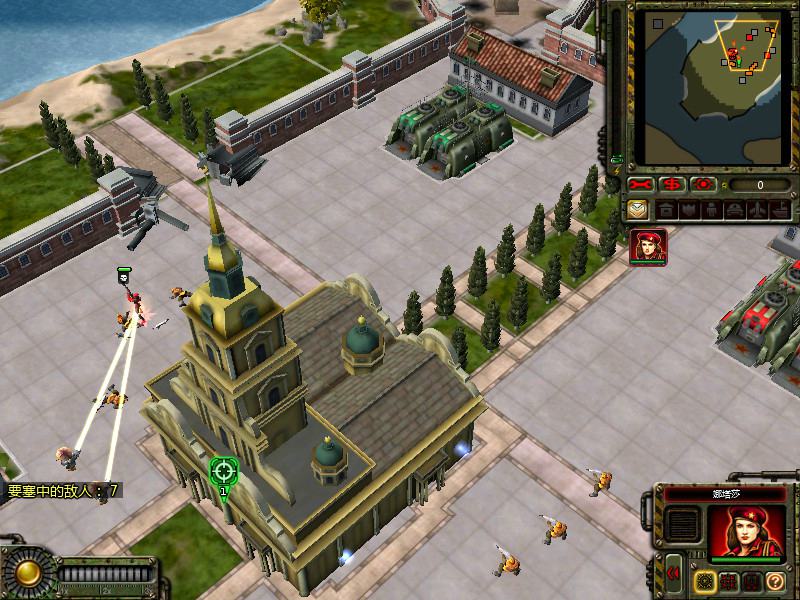Open the infantry production tab
Screen dimensions: 800x600
point(711,210)
